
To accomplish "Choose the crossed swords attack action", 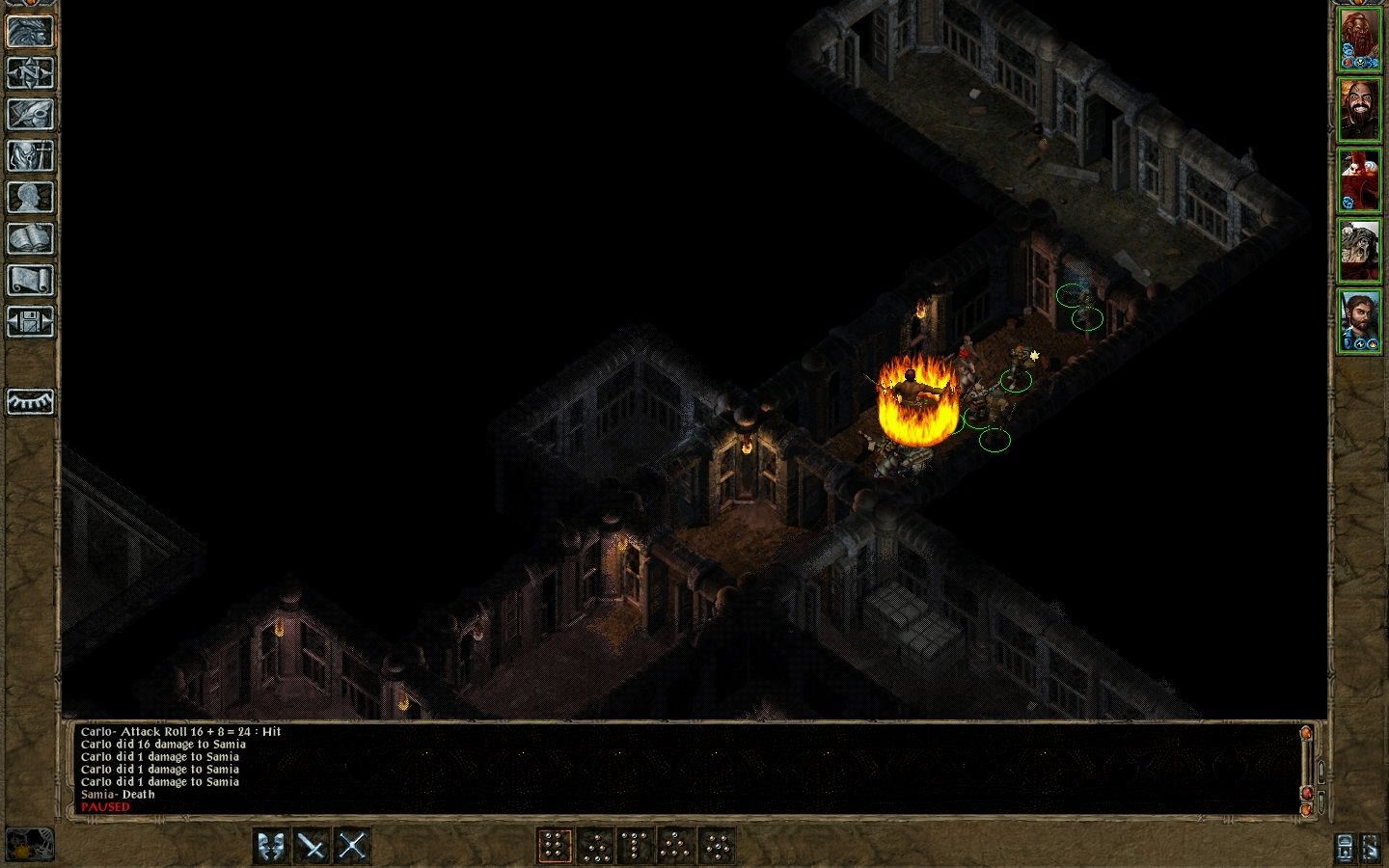I will [x=353, y=844].
